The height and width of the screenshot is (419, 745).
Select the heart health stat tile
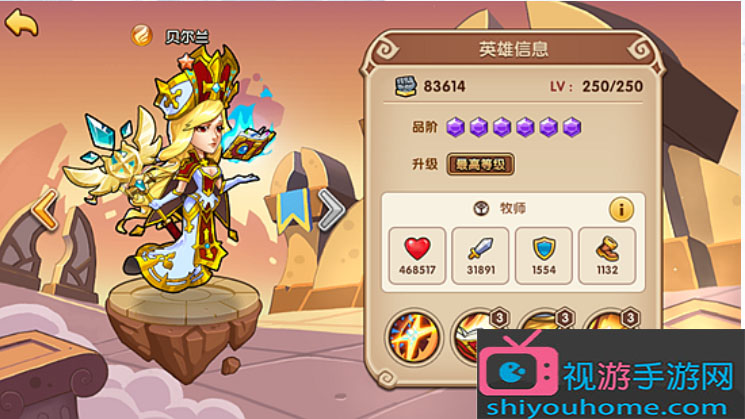pyautogui.click(x=417, y=254)
